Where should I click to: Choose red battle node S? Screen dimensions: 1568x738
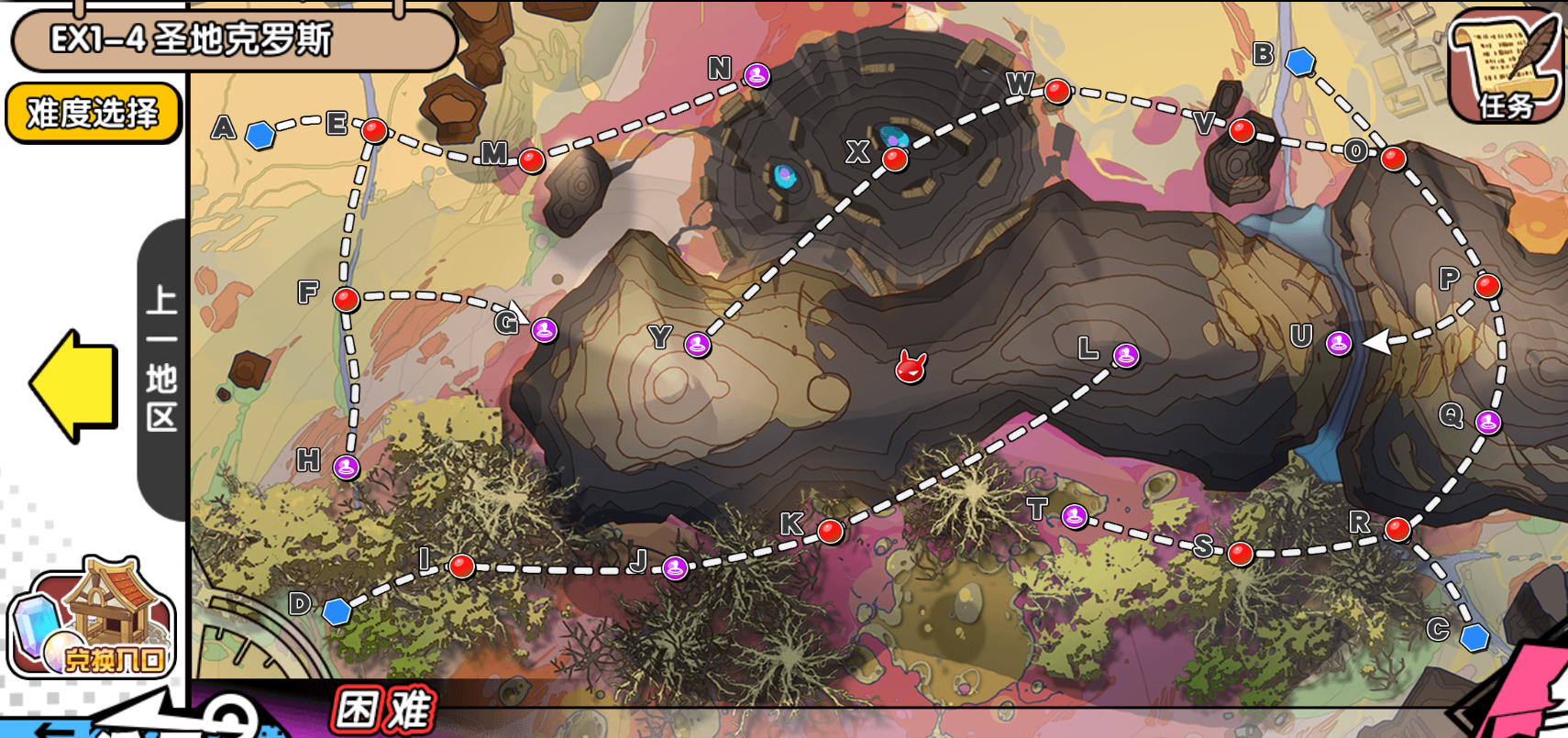[x=1240, y=554]
